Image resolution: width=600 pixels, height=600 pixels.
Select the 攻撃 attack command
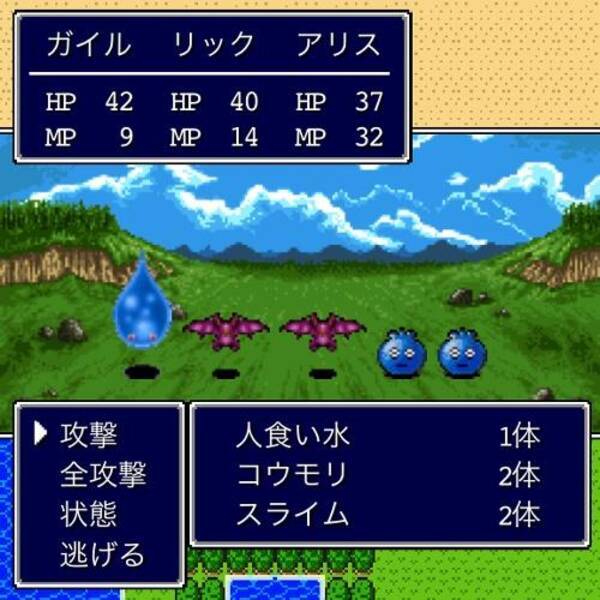click(88, 435)
